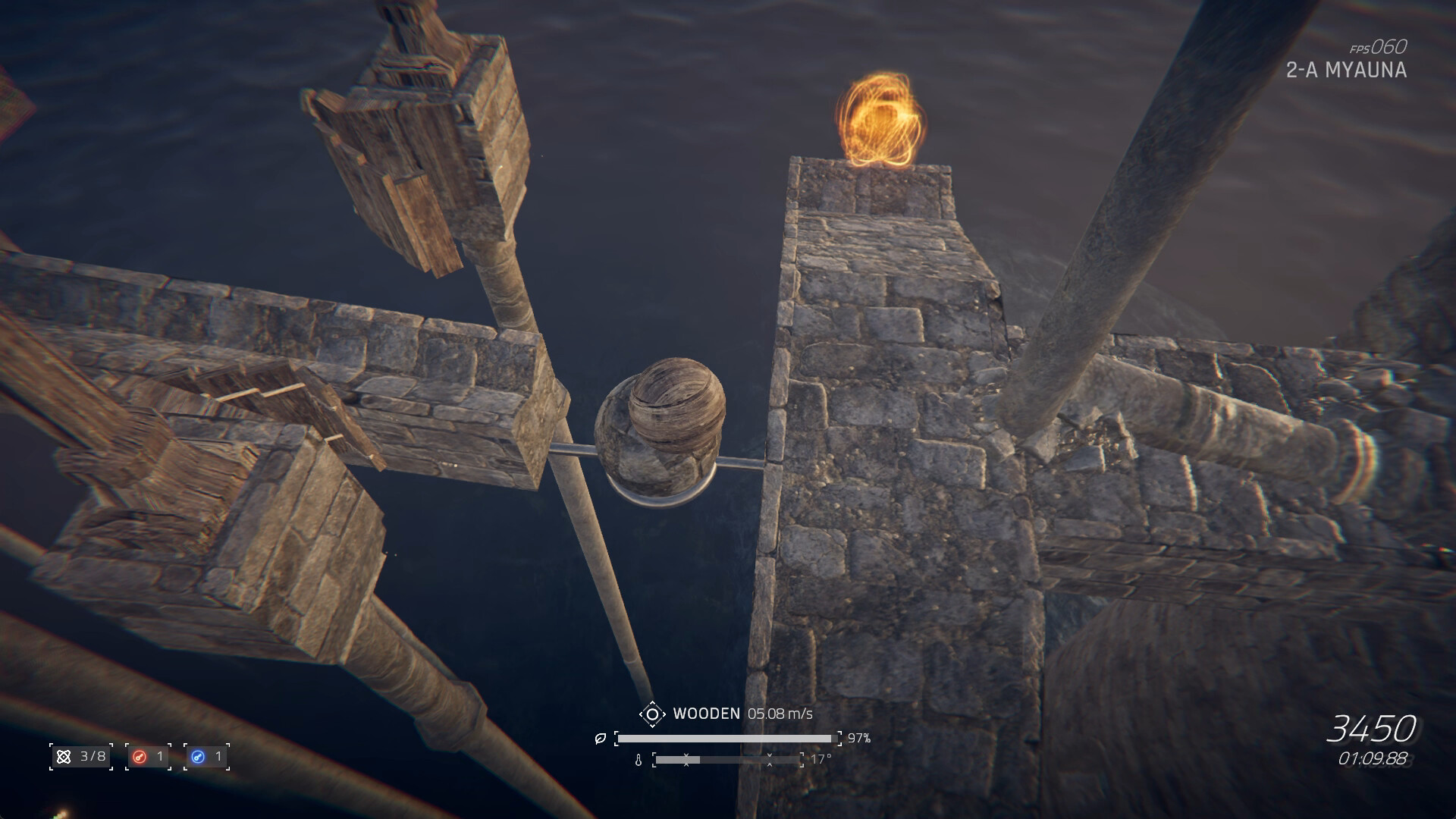This screenshot has width=1456, height=819.
Task: Select the blue key icon
Action: tap(198, 756)
